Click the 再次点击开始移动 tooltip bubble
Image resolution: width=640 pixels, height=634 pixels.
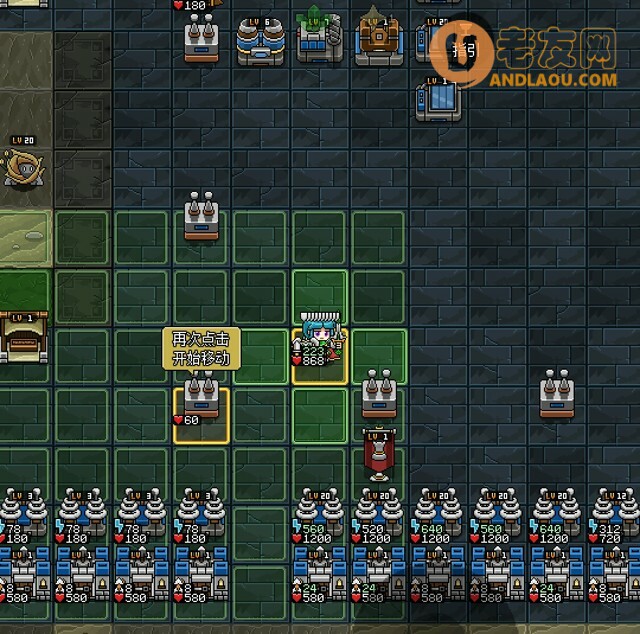tap(201, 348)
